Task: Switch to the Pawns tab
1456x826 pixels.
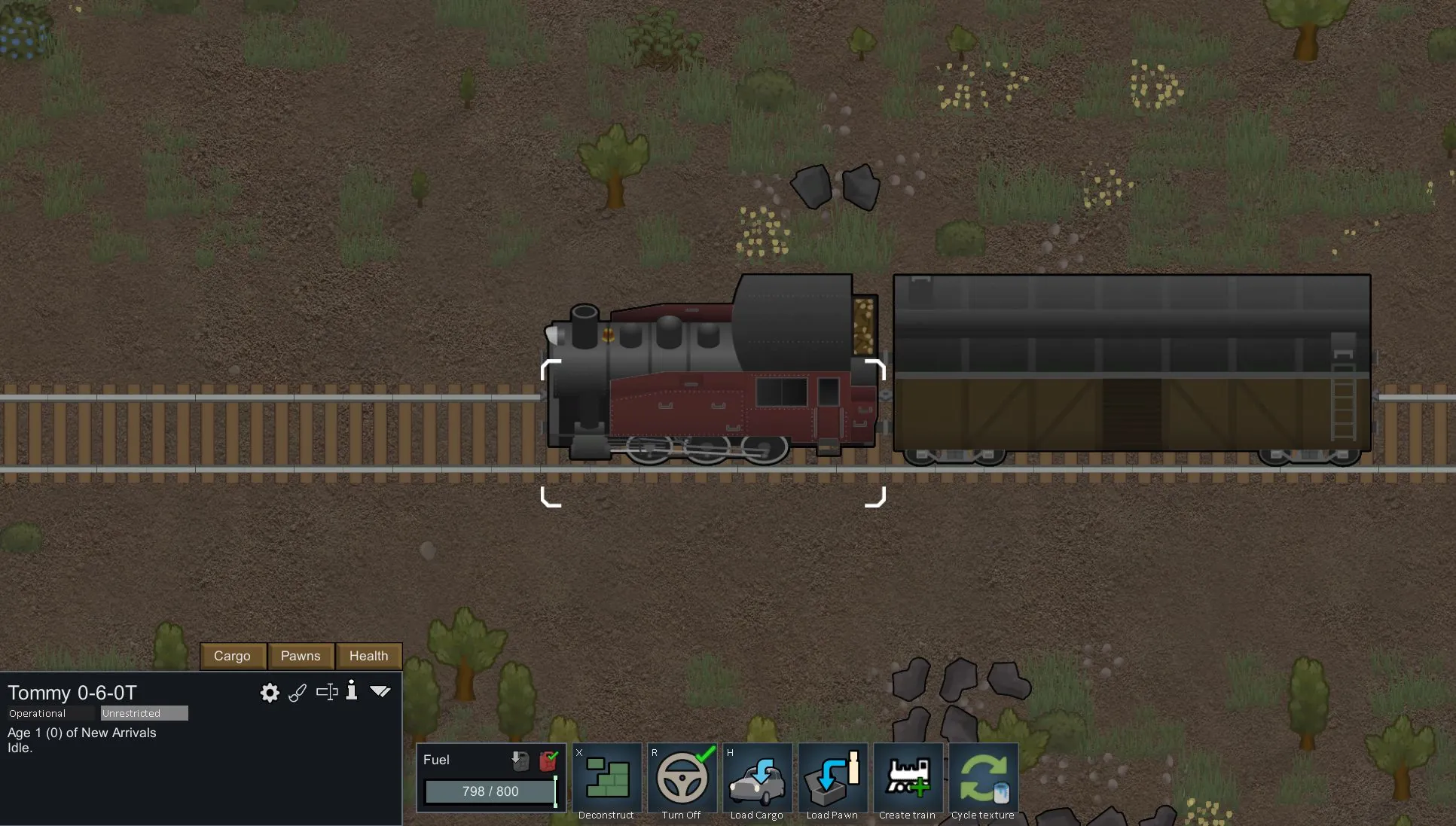Action: (x=301, y=656)
